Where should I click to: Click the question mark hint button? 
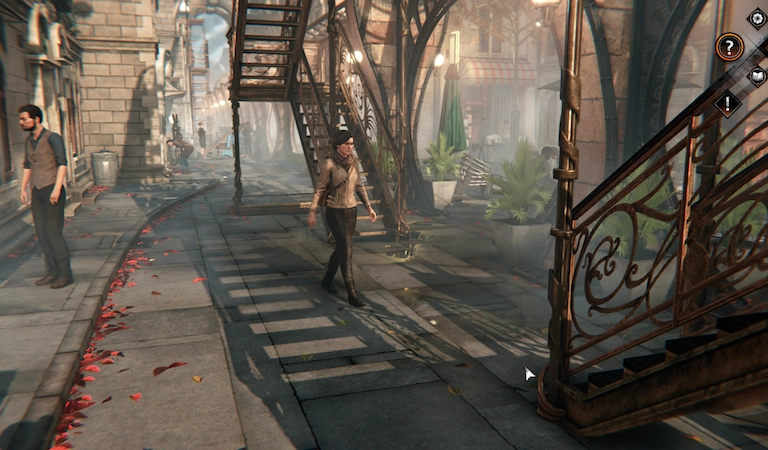[x=729, y=46]
